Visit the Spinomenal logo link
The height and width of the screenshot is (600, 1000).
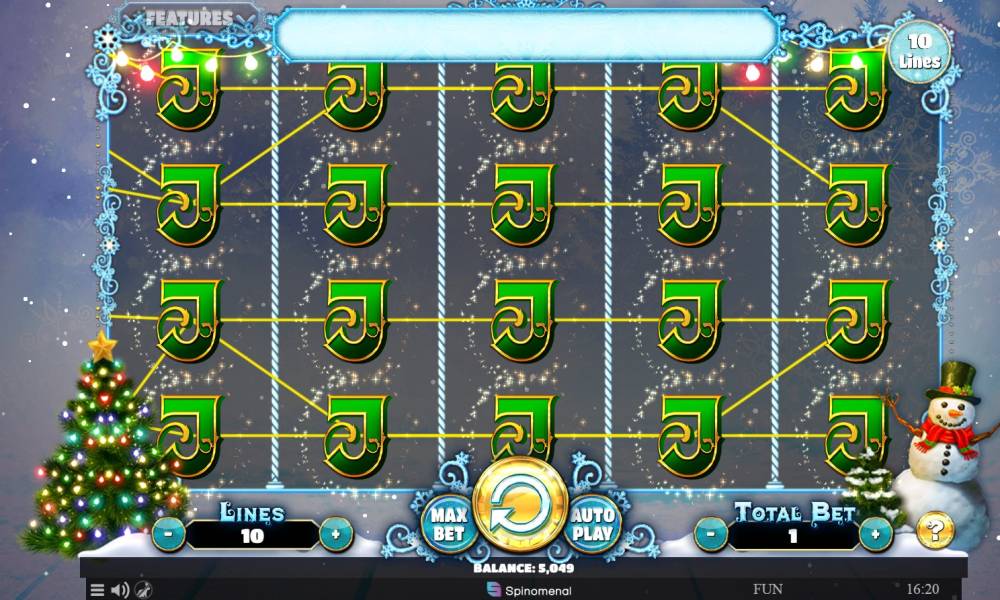(520, 589)
